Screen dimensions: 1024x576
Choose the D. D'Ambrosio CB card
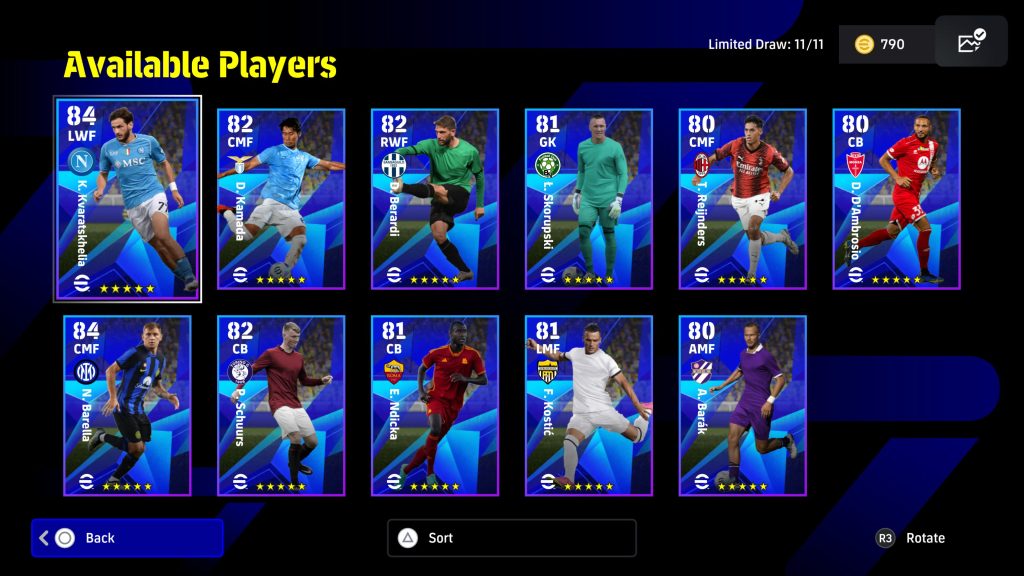[897, 198]
